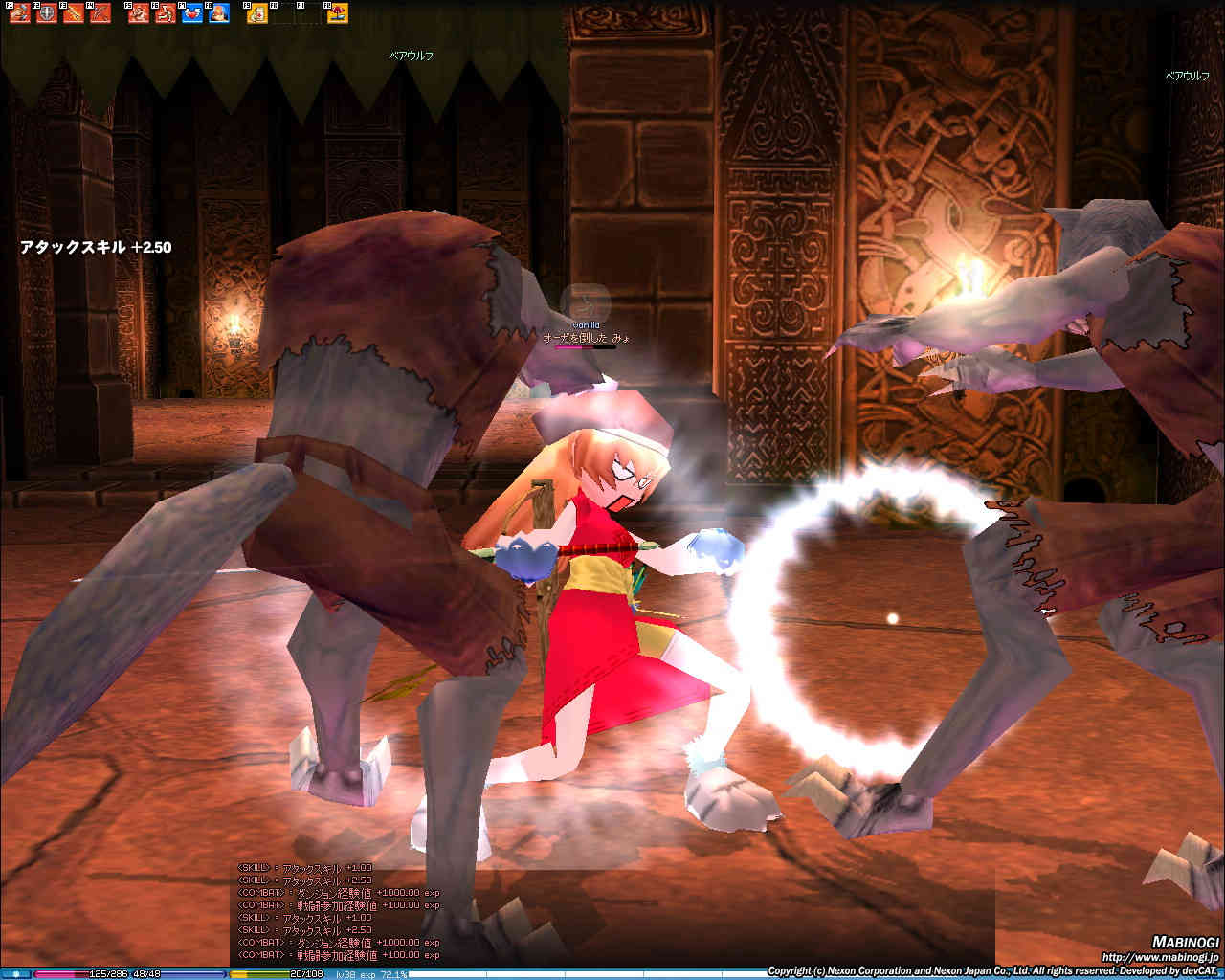Activate the F4 bow ranged skill
This screenshot has height=980, width=1225.
99,14
